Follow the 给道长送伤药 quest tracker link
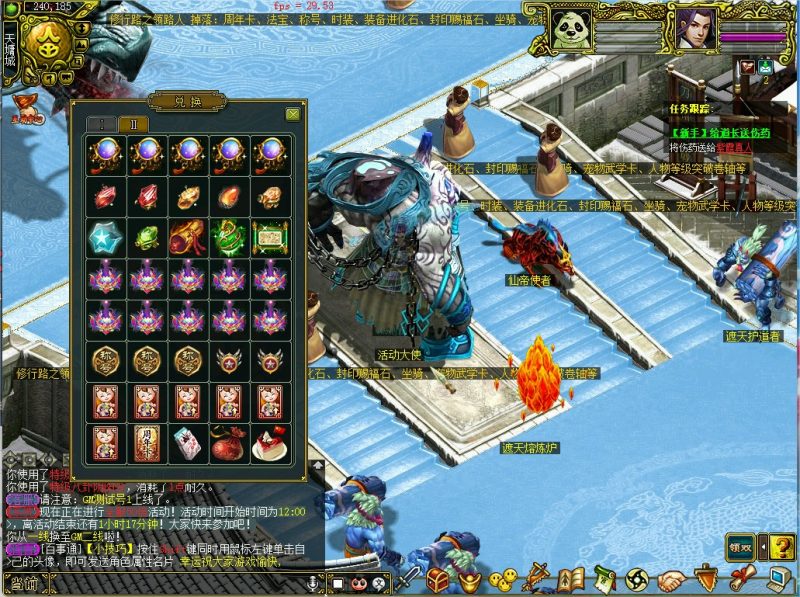Screen dimensions: 800x597 click(x=718, y=130)
